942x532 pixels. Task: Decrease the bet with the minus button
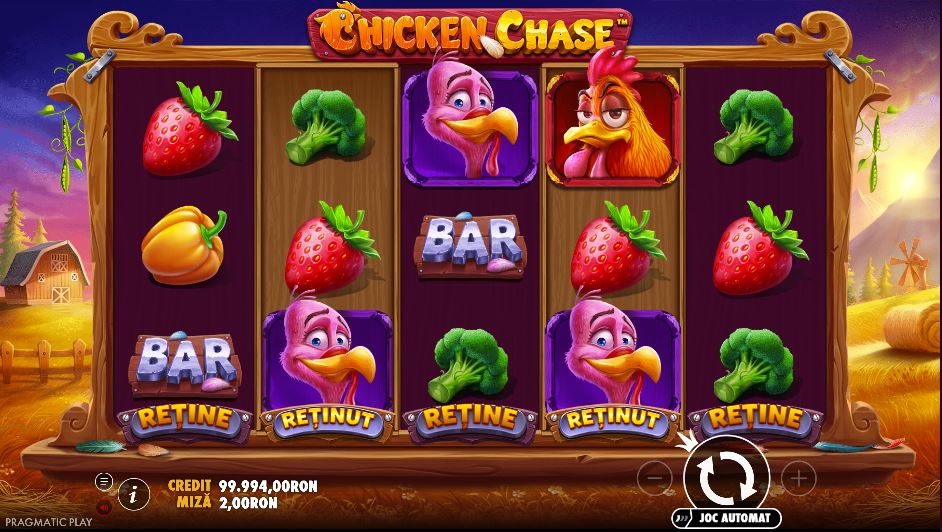pos(653,478)
